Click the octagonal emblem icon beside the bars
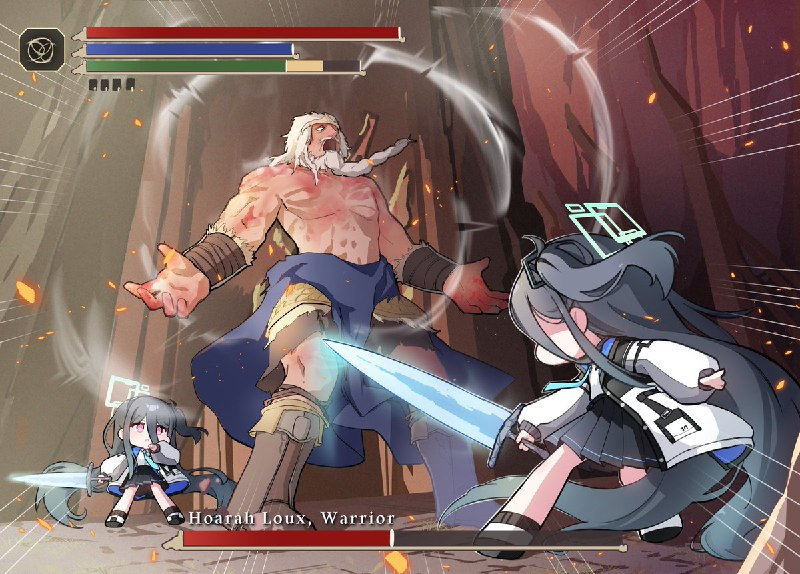The image size is (800, 574). [x=43, y=49]
